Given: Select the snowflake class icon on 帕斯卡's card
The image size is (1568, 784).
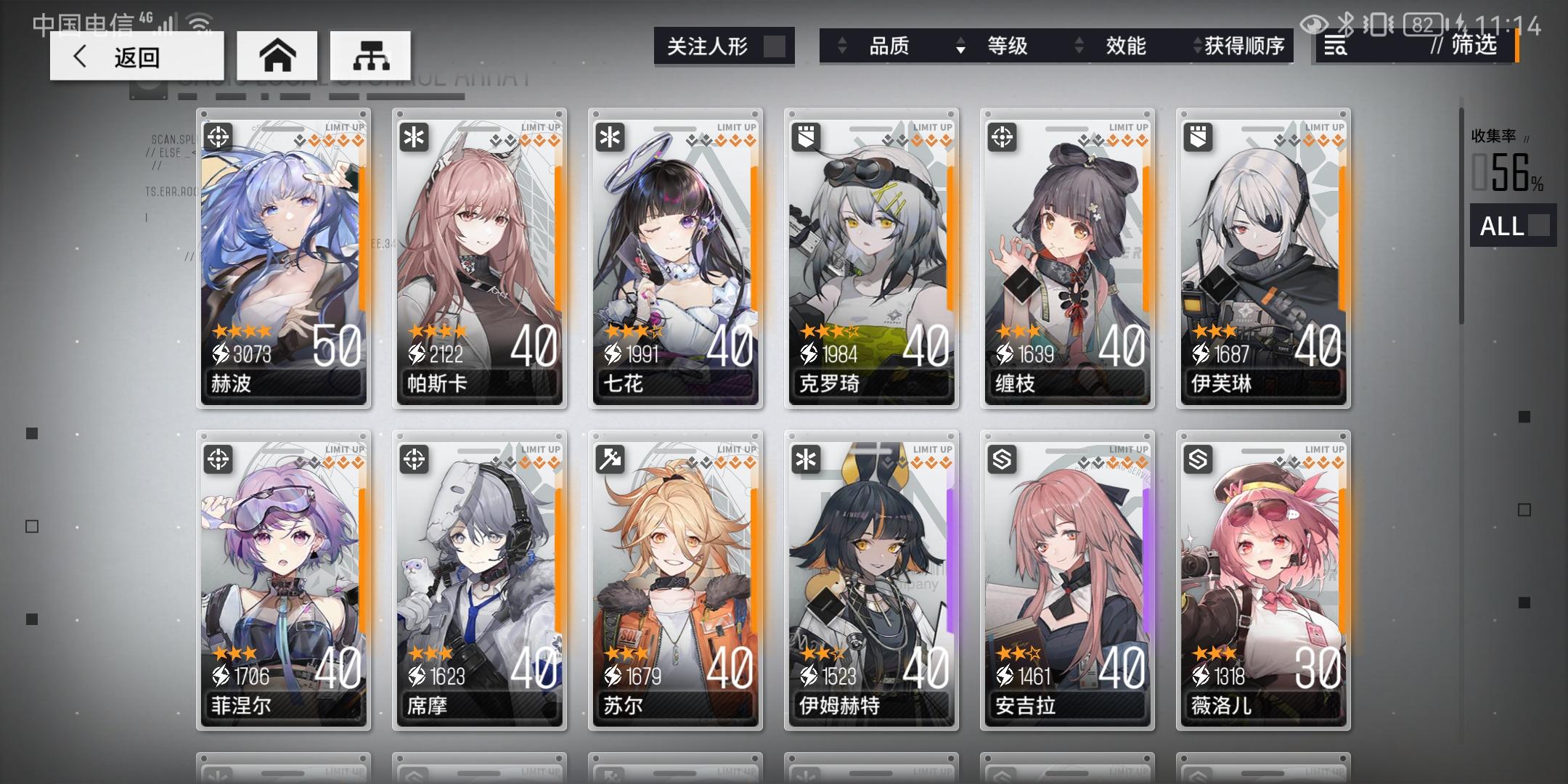Looking at the screenshot, I should (x=413, y=135).
